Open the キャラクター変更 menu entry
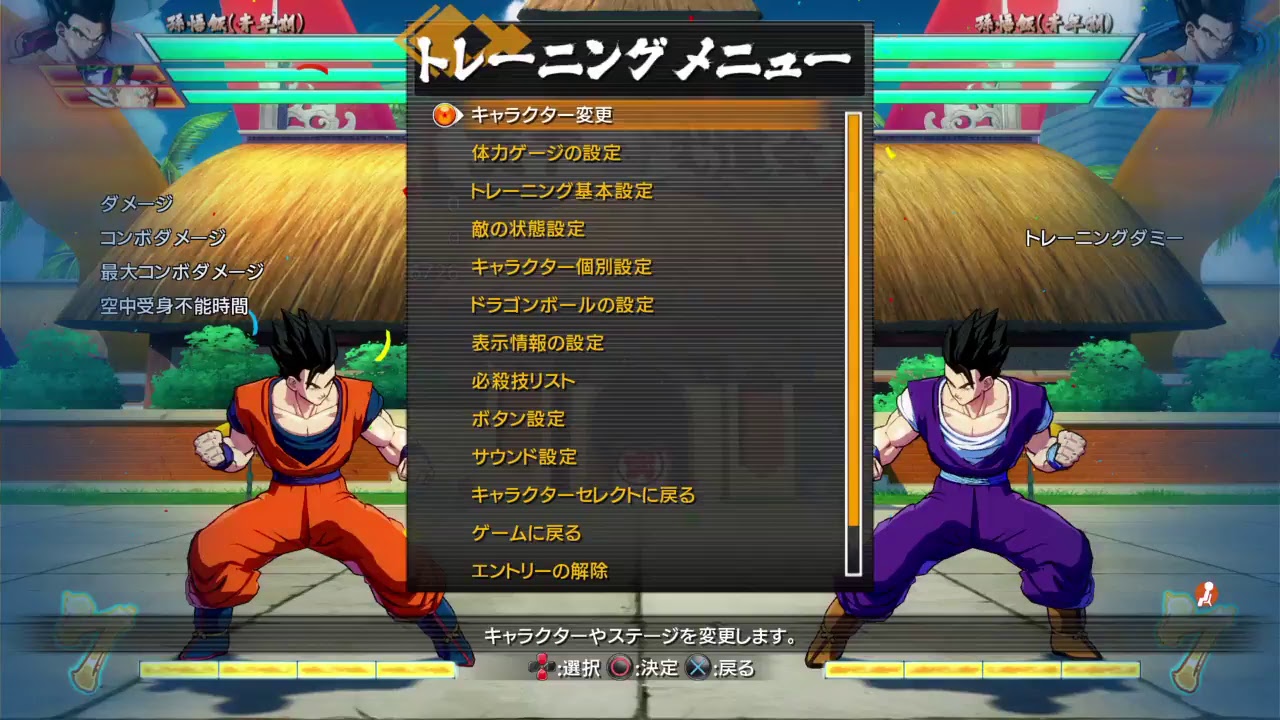This screenshot has width=1280, height=720. 540,116
